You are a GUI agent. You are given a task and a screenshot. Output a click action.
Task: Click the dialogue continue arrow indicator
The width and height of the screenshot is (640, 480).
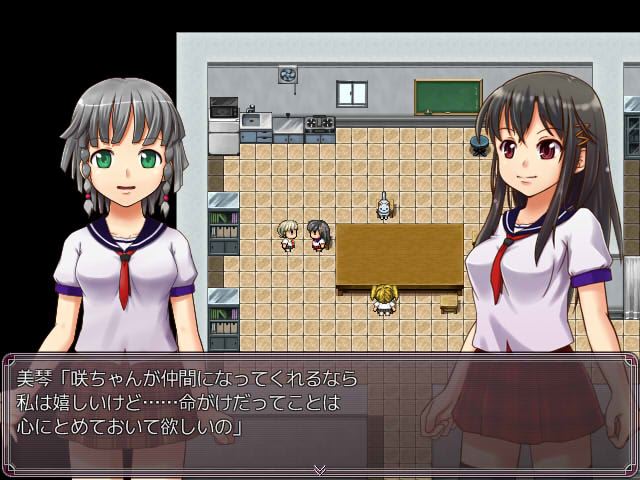click(x=319, y=469)
